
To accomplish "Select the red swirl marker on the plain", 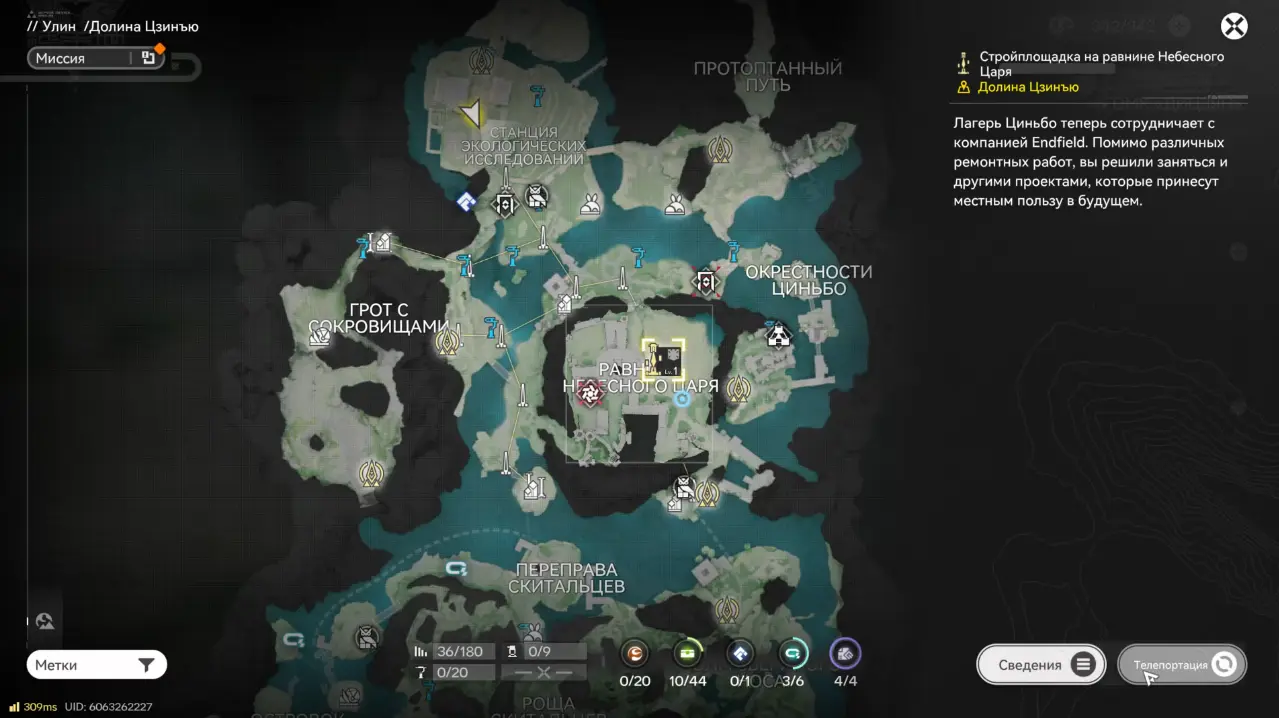I will (x=591, y=394).
